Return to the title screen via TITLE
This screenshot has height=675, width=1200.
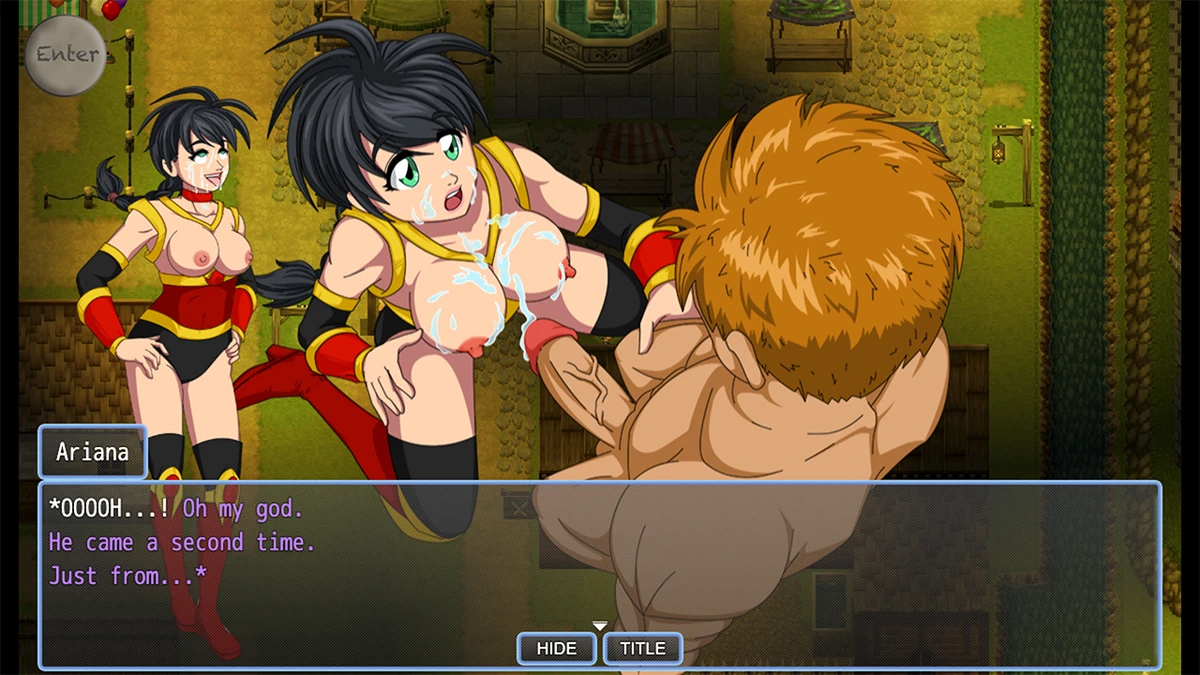click(x=643, y=648)
